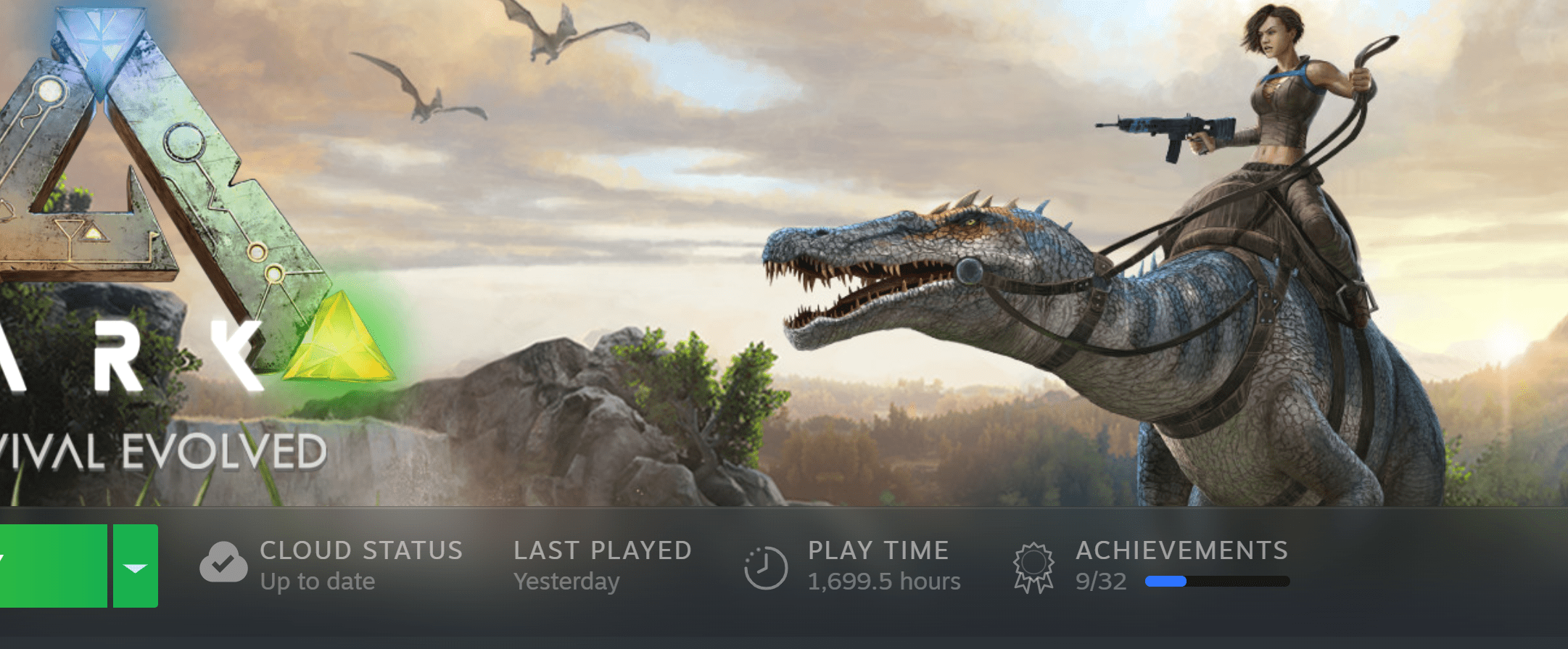Click the Up to date status text
The height and width of the screenshot is (649, 1568).
[x=318, y=580]
